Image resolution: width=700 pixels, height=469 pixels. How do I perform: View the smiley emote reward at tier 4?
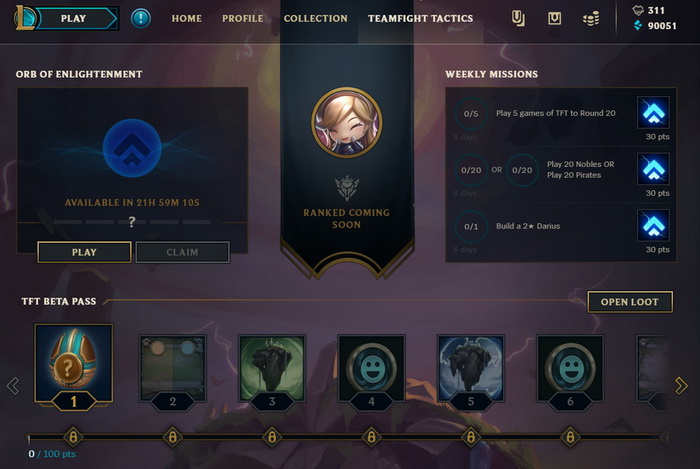371,368
